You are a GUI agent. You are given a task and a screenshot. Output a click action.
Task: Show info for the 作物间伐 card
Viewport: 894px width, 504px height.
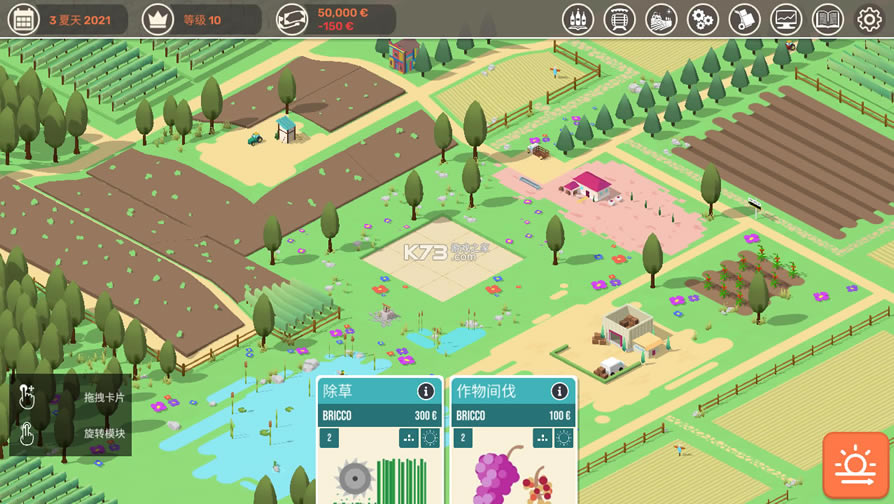(560, 391)
